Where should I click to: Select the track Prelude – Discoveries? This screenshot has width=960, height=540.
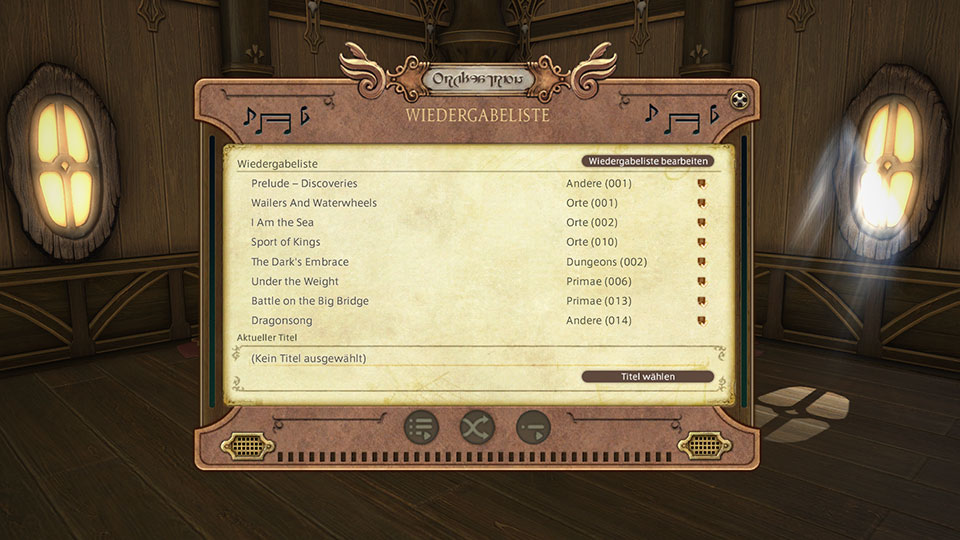304,184
